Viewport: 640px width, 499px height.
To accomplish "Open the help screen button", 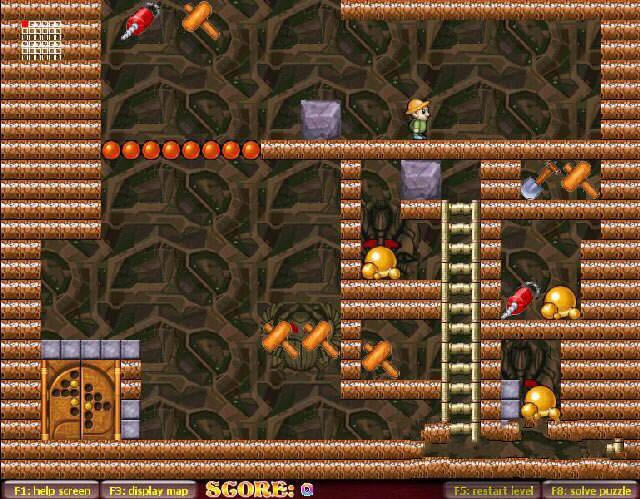I will [50, 490].
